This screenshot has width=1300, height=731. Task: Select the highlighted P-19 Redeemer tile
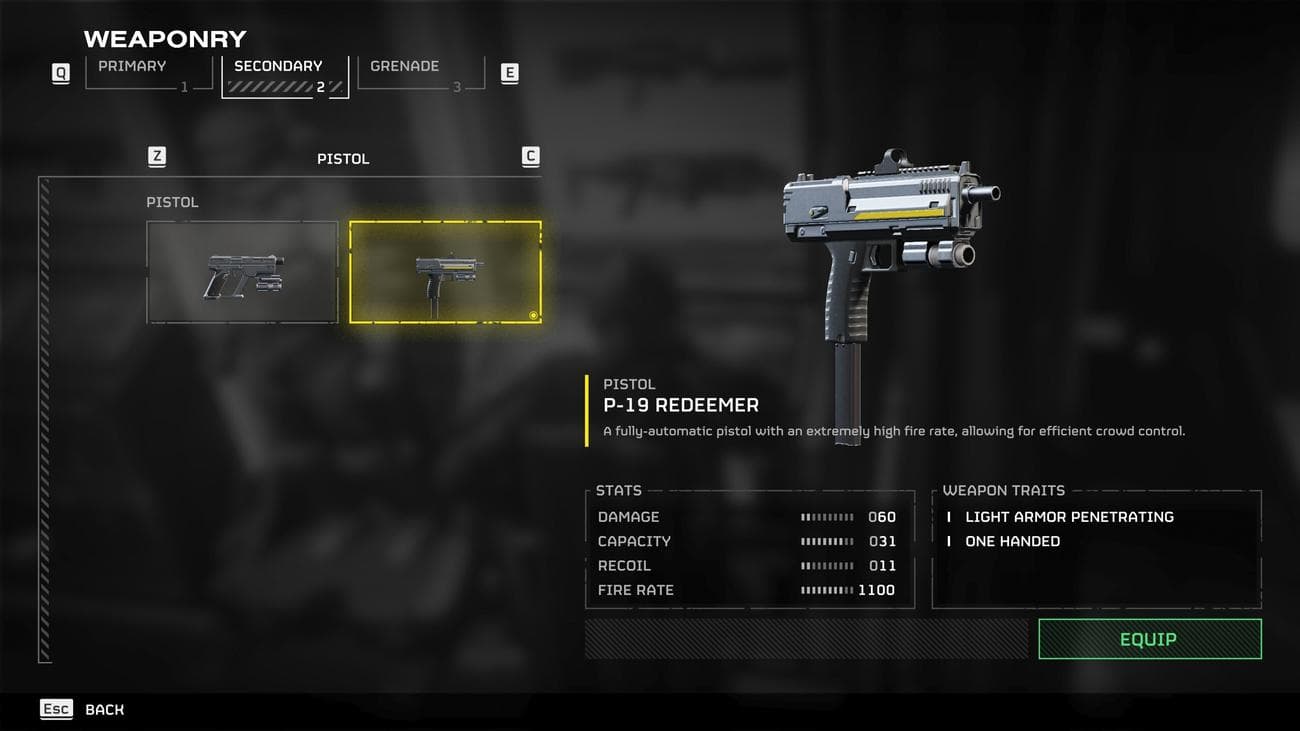(445, 272)
